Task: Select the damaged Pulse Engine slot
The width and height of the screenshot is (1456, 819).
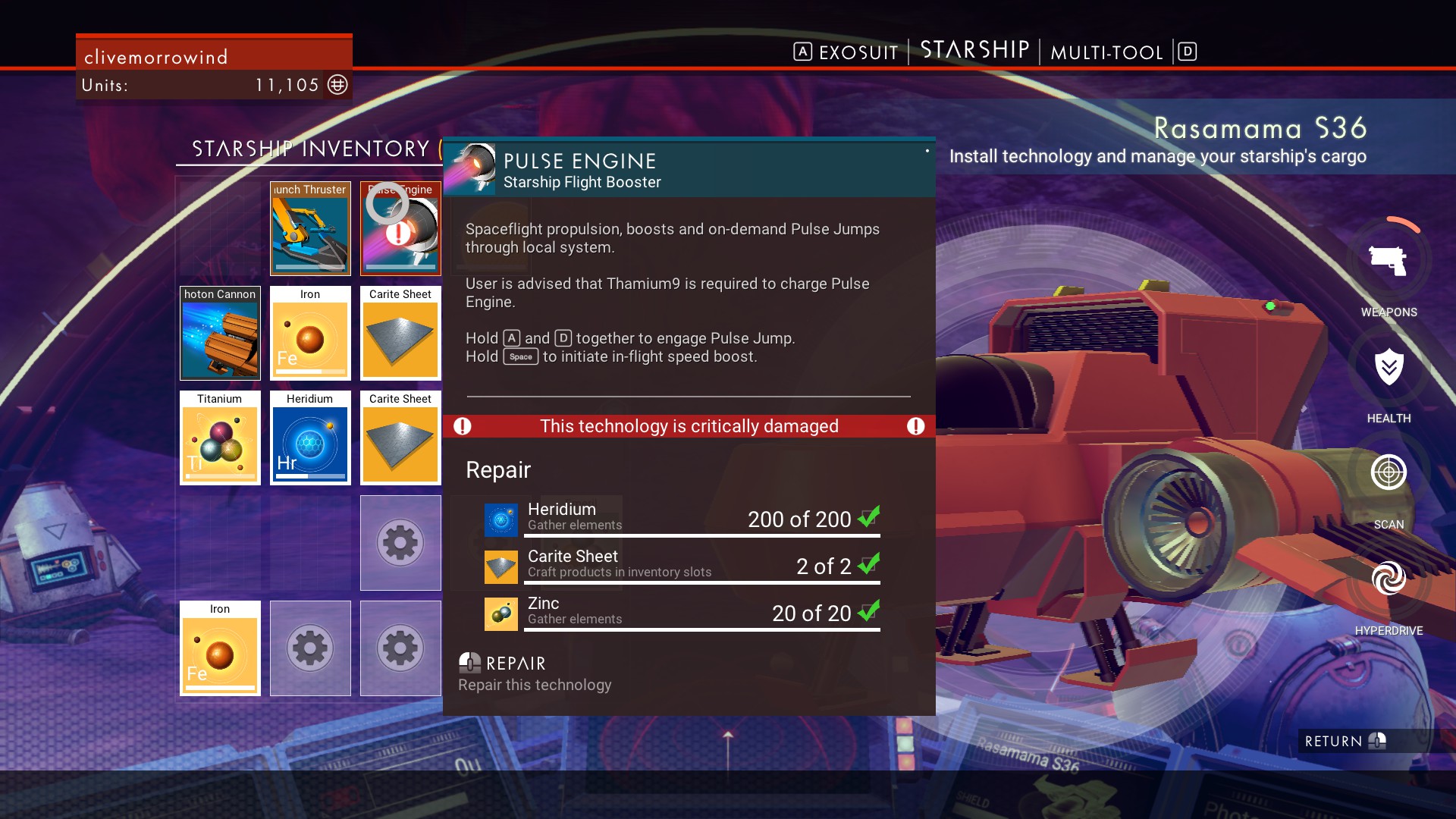Action: click(x=400, y=228)
